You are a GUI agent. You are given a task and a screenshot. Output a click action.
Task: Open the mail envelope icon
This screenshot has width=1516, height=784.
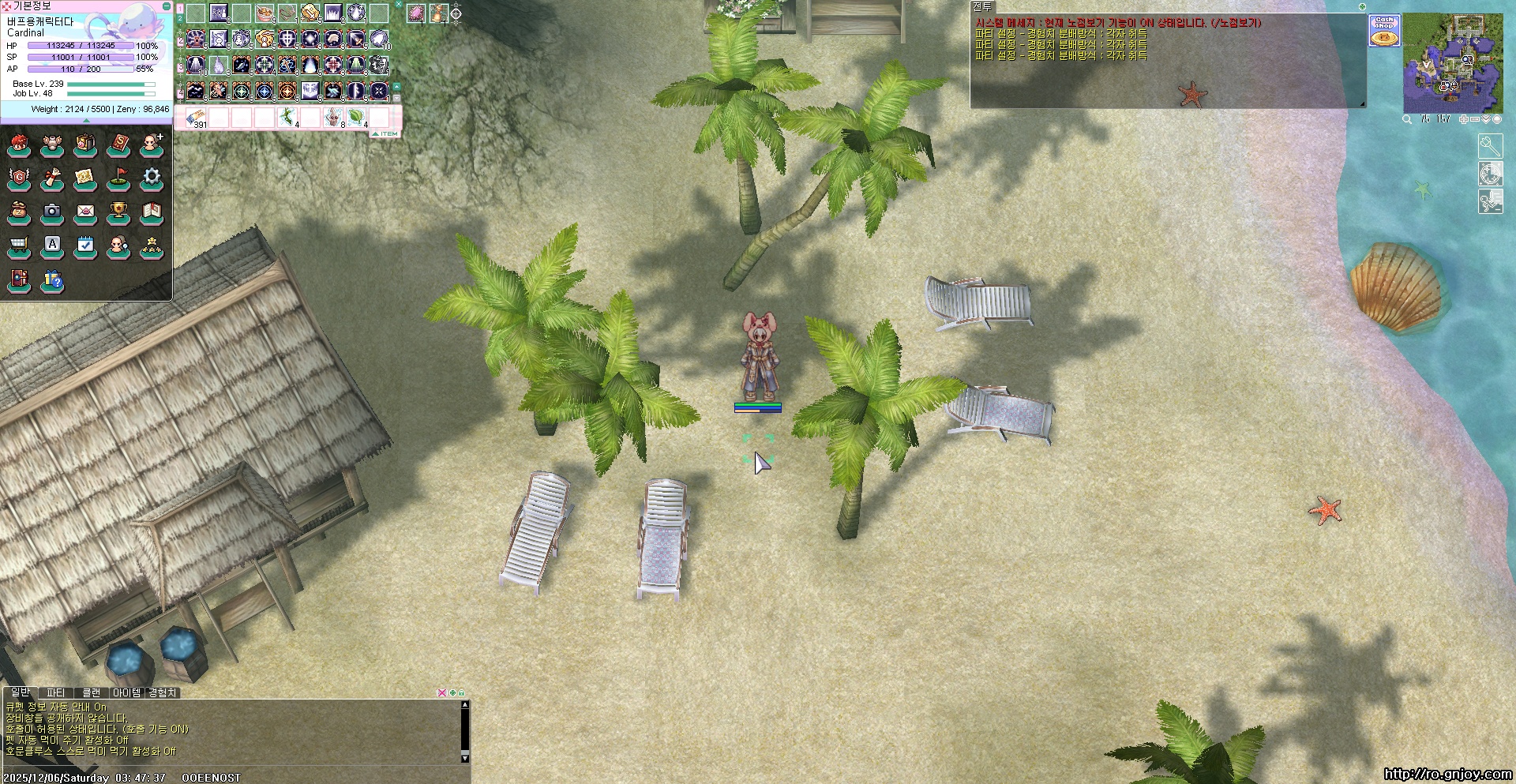click(x=85, y=212)
